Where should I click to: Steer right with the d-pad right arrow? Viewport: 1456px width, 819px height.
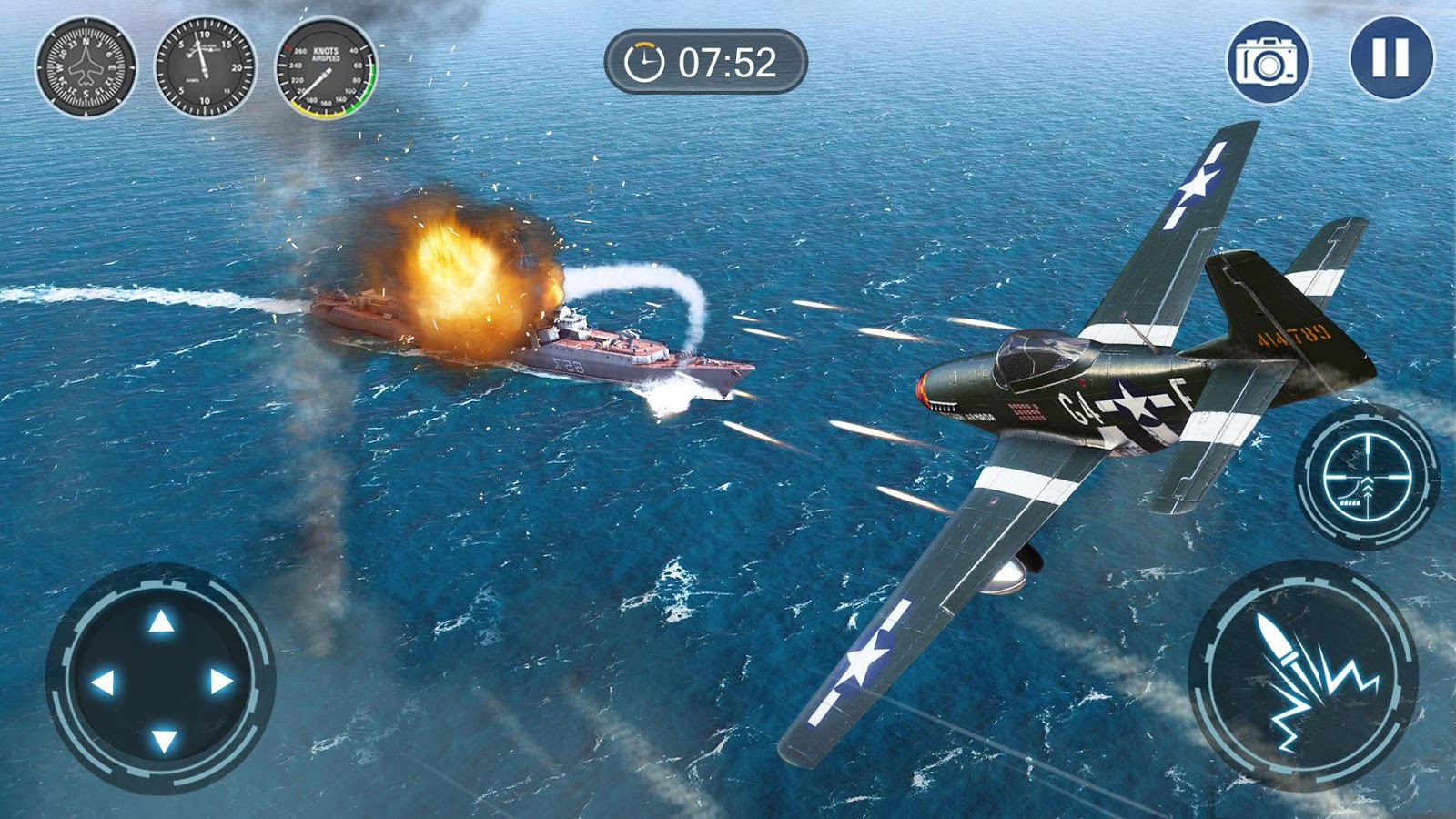coord(221,682)
